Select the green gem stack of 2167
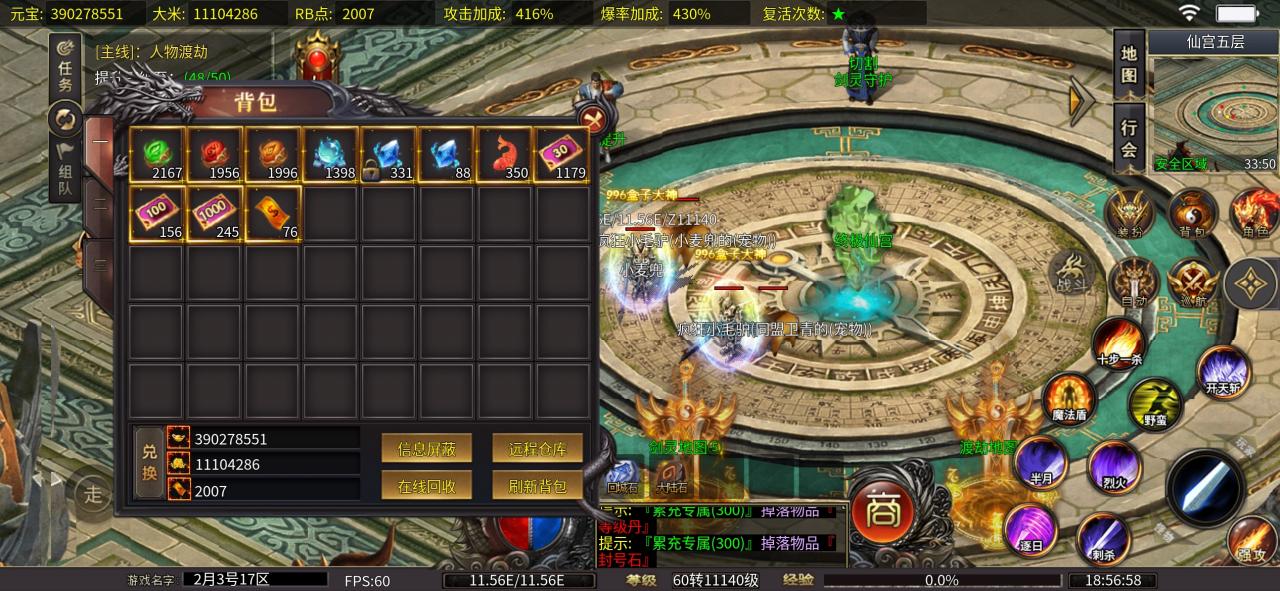Viewport: 1280px width, 591px height. (157, 155)
